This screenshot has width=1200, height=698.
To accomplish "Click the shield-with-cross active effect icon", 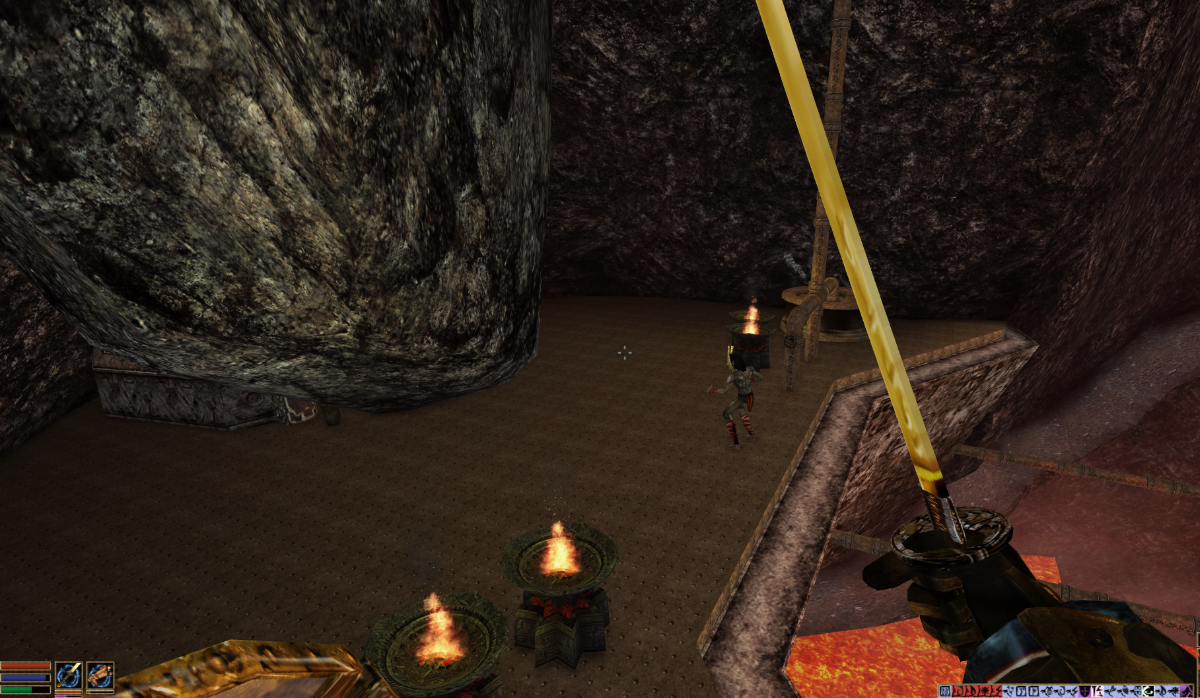I will tap(1085, 691).
